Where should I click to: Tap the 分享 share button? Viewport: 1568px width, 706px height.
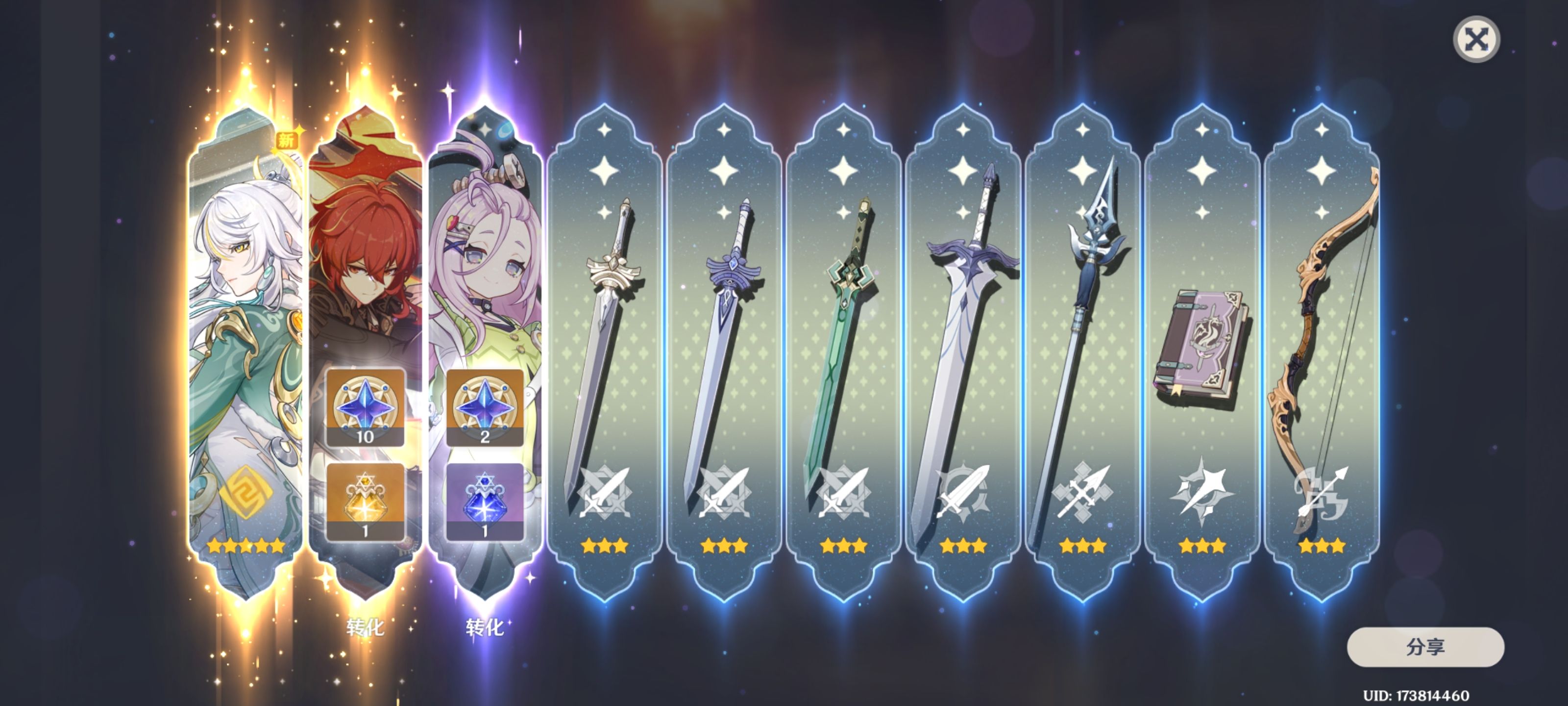click(x=1425, y=647)
